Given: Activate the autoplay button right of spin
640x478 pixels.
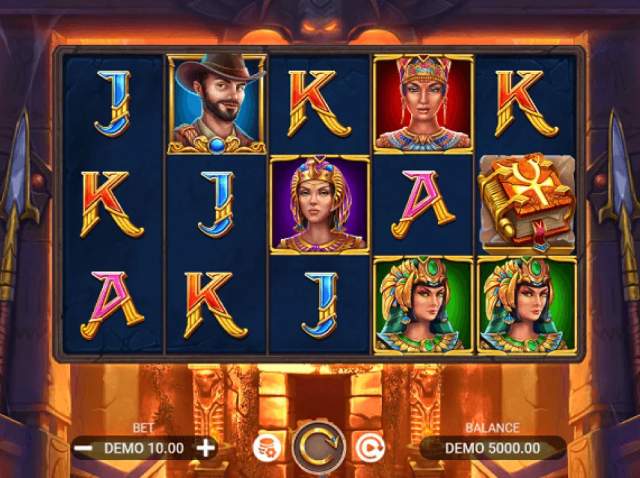Looking at the screenshot, I should pyautogui.click(x=369, y=447).
